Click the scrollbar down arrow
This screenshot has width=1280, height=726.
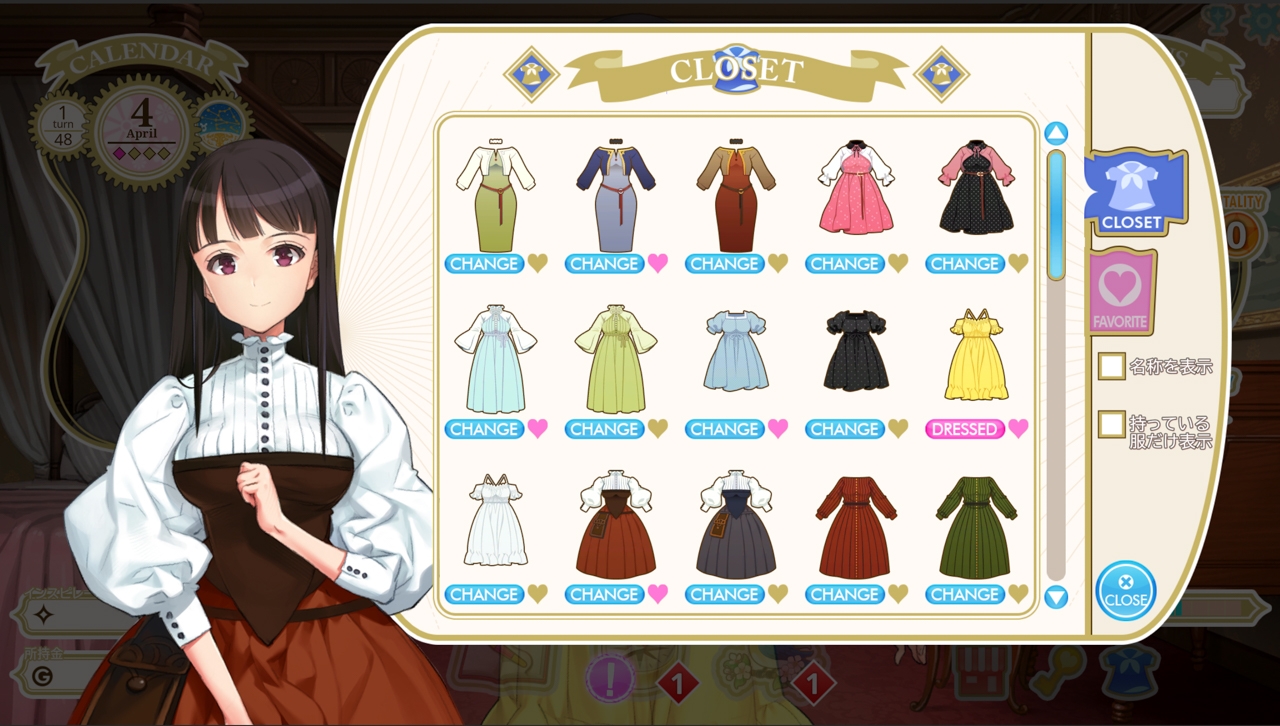click(1057, 596)
